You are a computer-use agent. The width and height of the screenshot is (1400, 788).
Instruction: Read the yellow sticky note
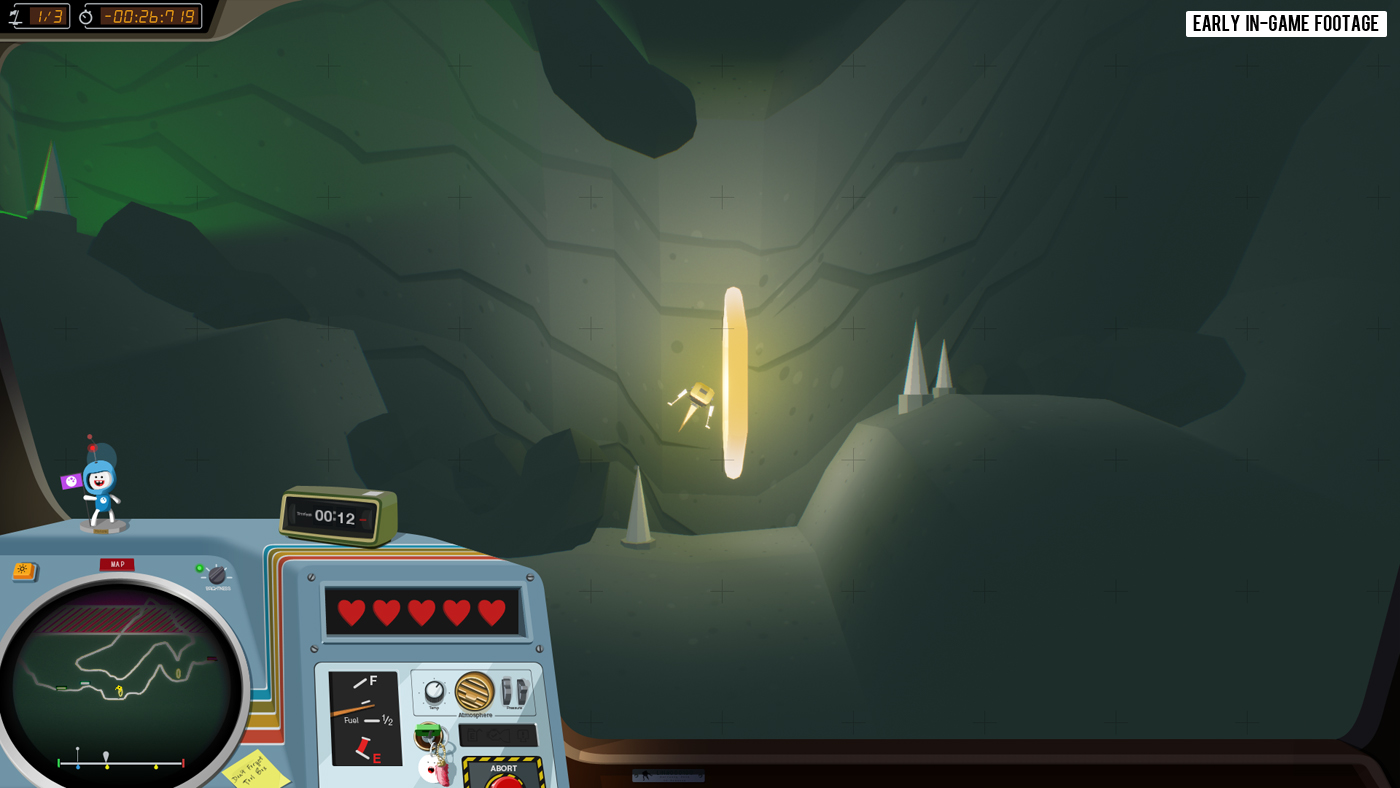(x=255, y=770)
